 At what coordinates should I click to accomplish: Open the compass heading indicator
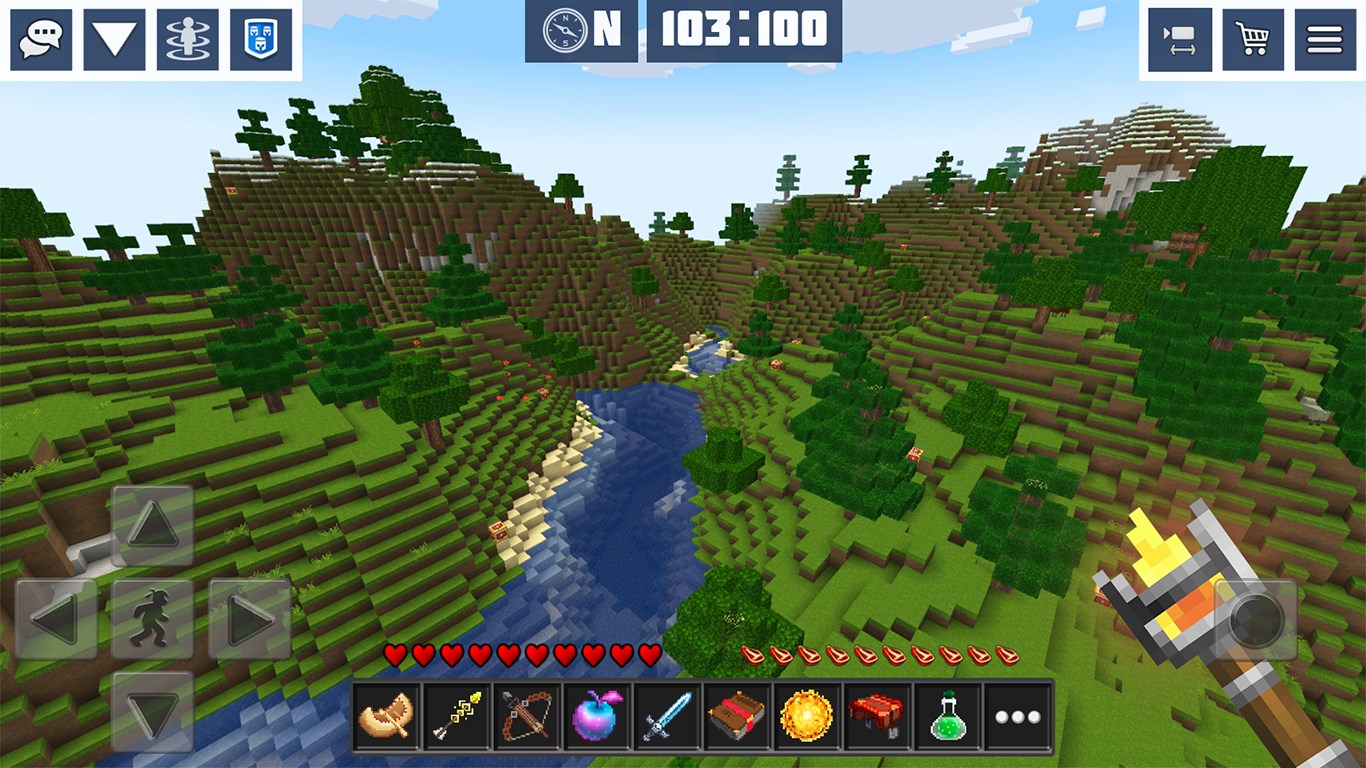(x=566, y=31)
